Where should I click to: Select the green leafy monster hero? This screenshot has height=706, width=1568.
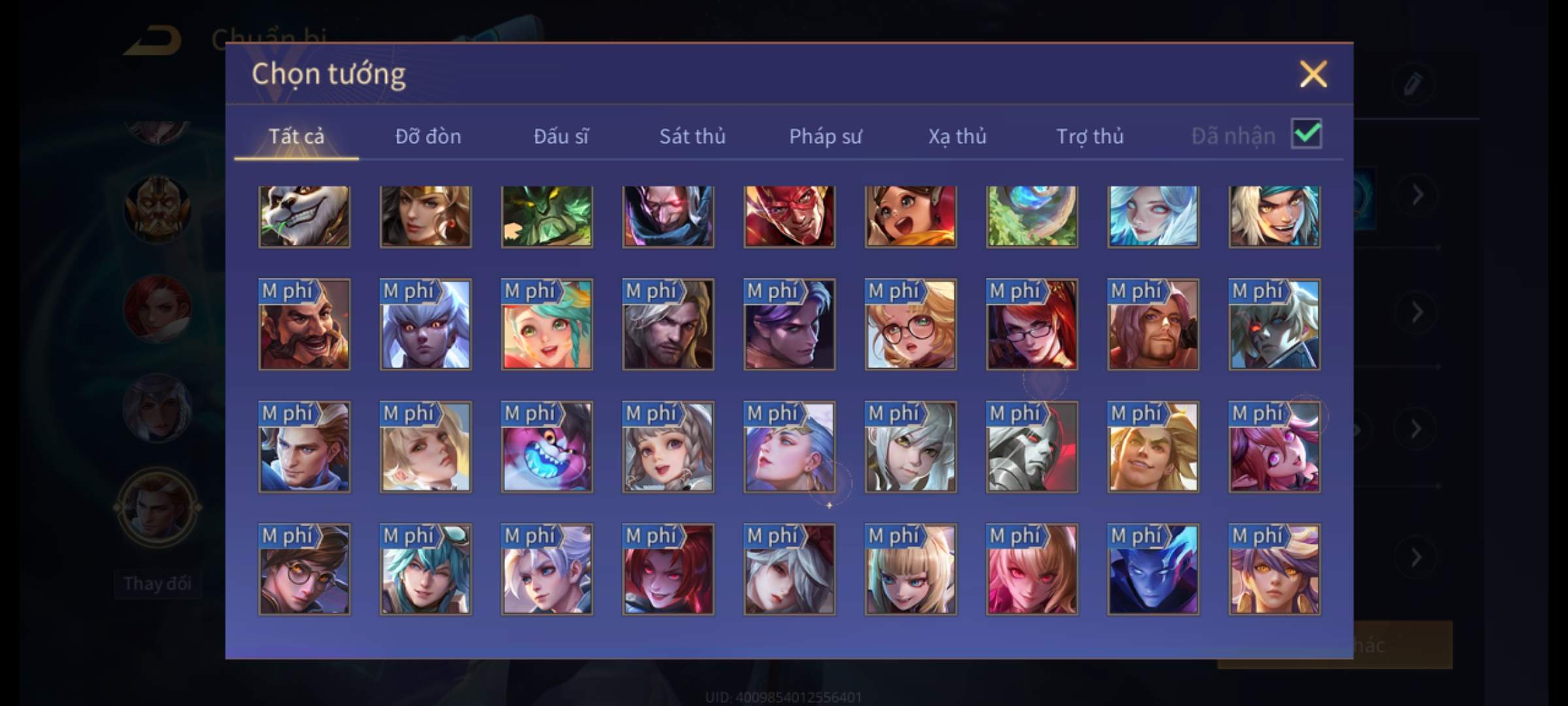click(x=547, y=216)
